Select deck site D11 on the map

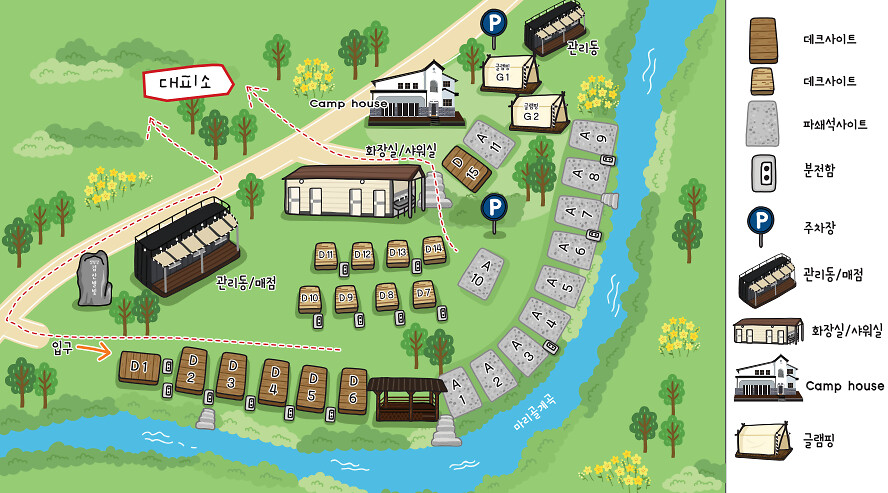click(x=326, y=256)
